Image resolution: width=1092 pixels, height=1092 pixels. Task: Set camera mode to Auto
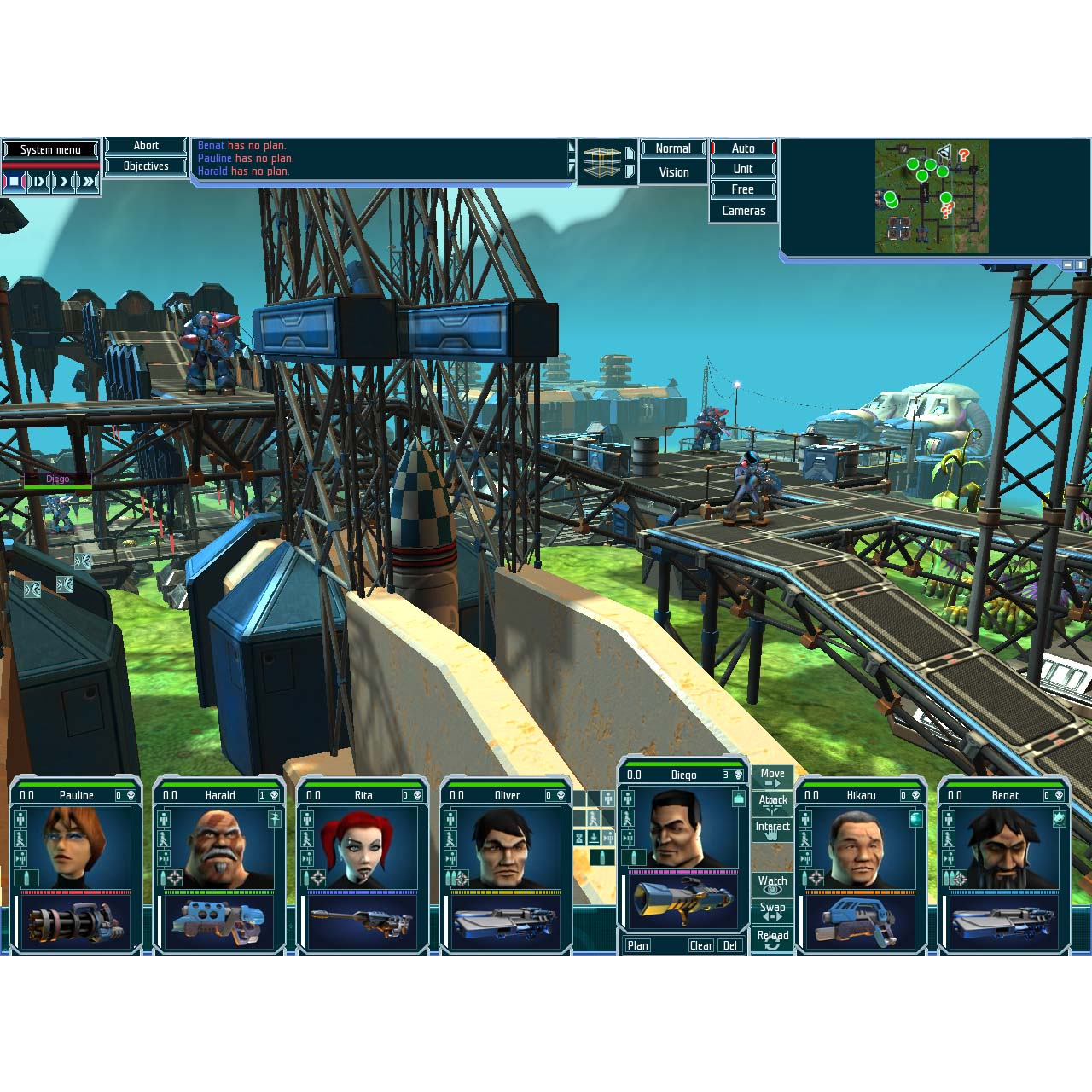point(743,148)
